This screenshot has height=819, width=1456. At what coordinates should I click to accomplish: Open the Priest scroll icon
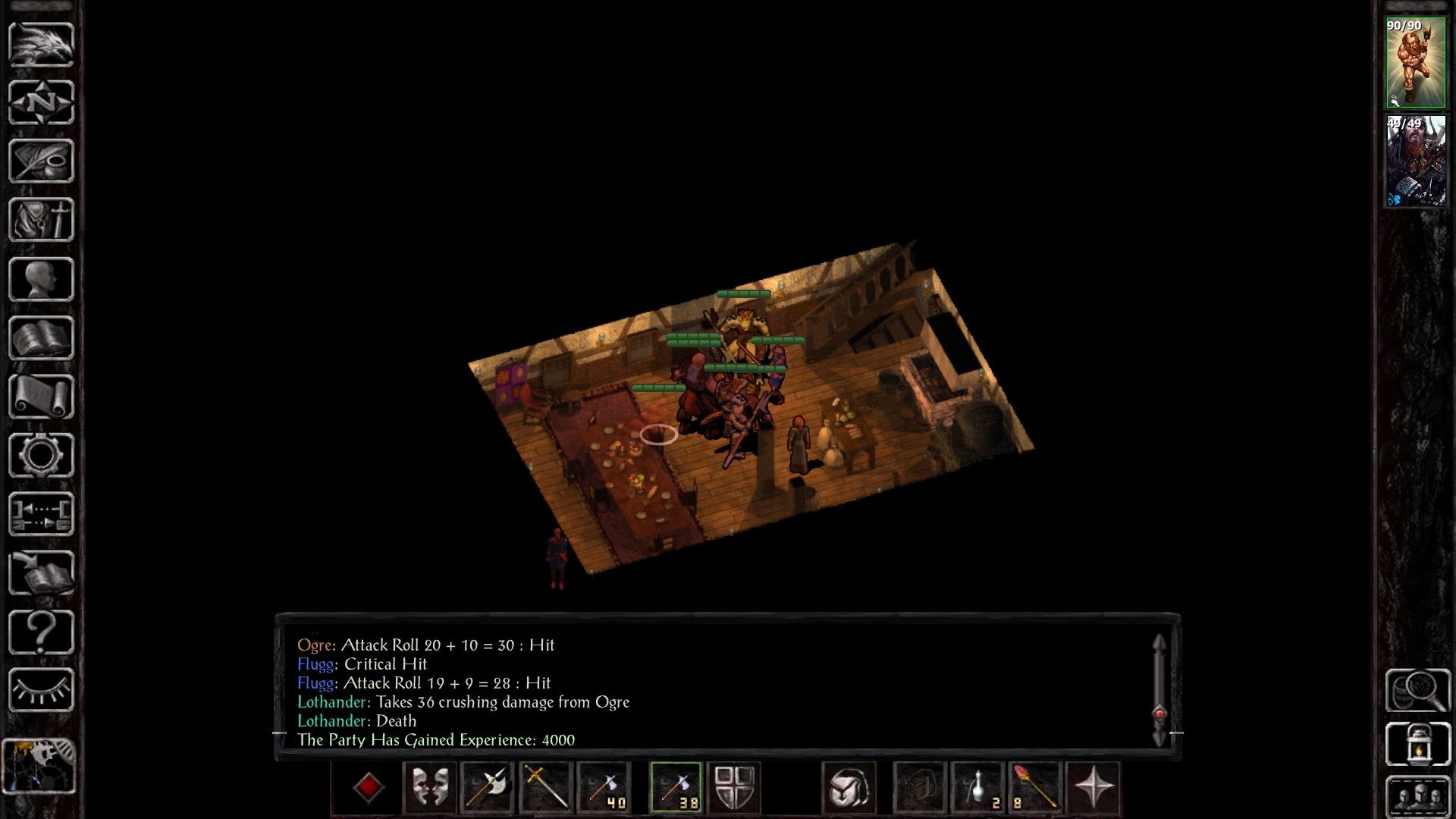(42, 397)
